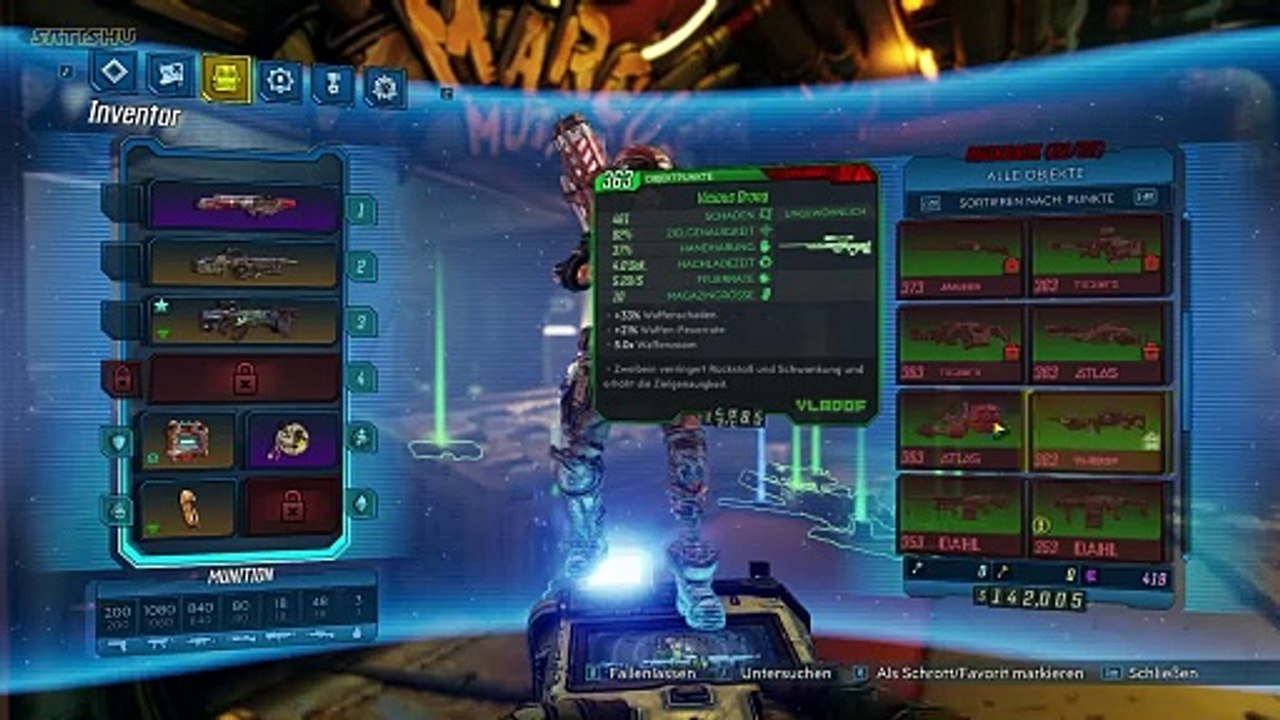Select the yellow backpack inventory tab

click(x=226, y=78)
